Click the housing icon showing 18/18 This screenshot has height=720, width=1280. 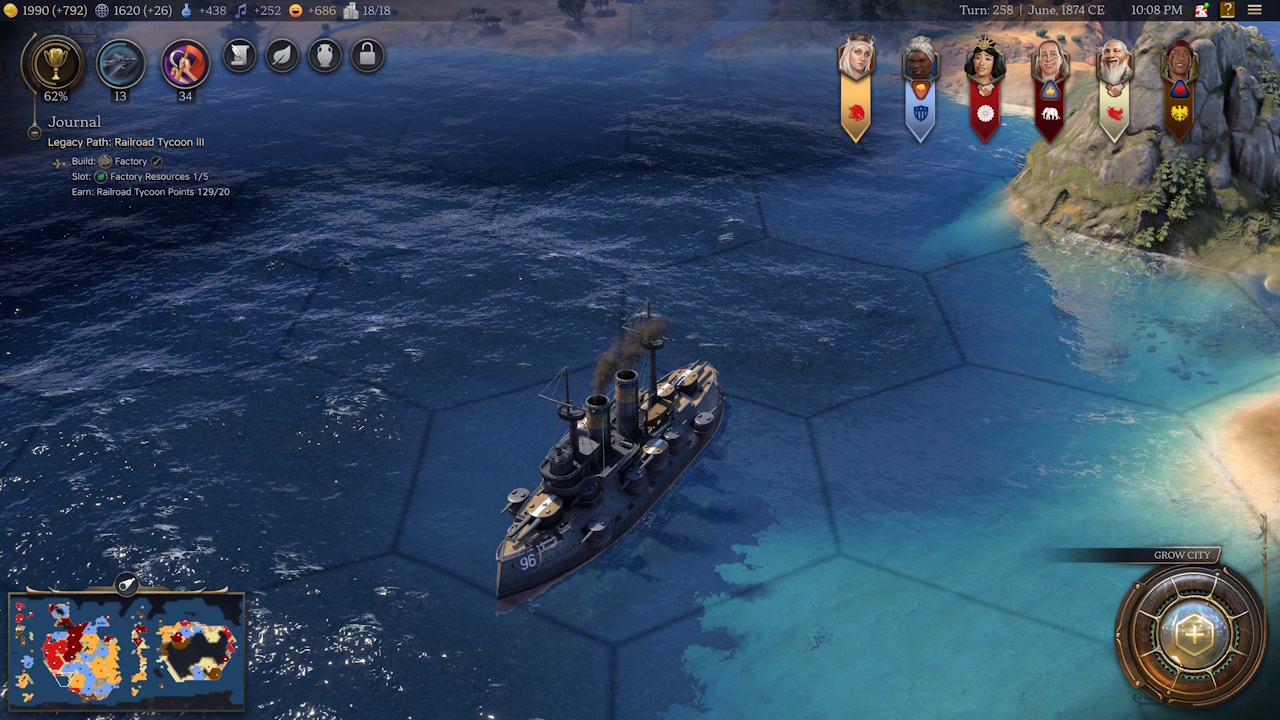point(350,11)
